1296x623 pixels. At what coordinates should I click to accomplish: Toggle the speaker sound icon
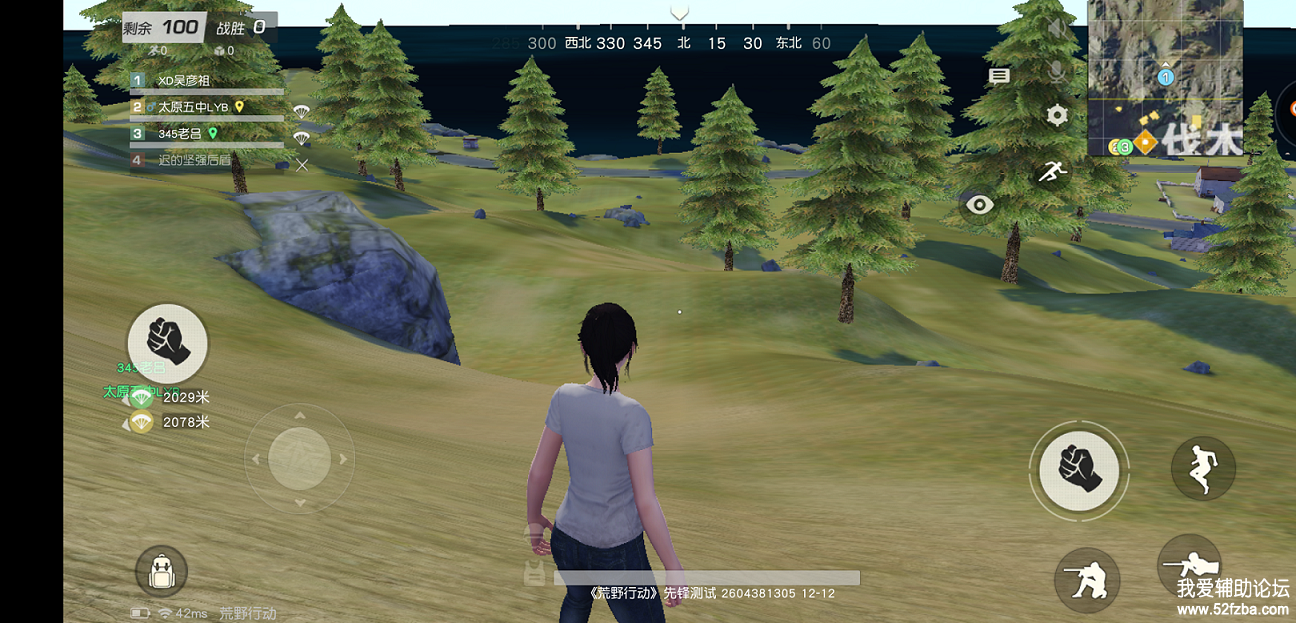tap(1057, 28)
